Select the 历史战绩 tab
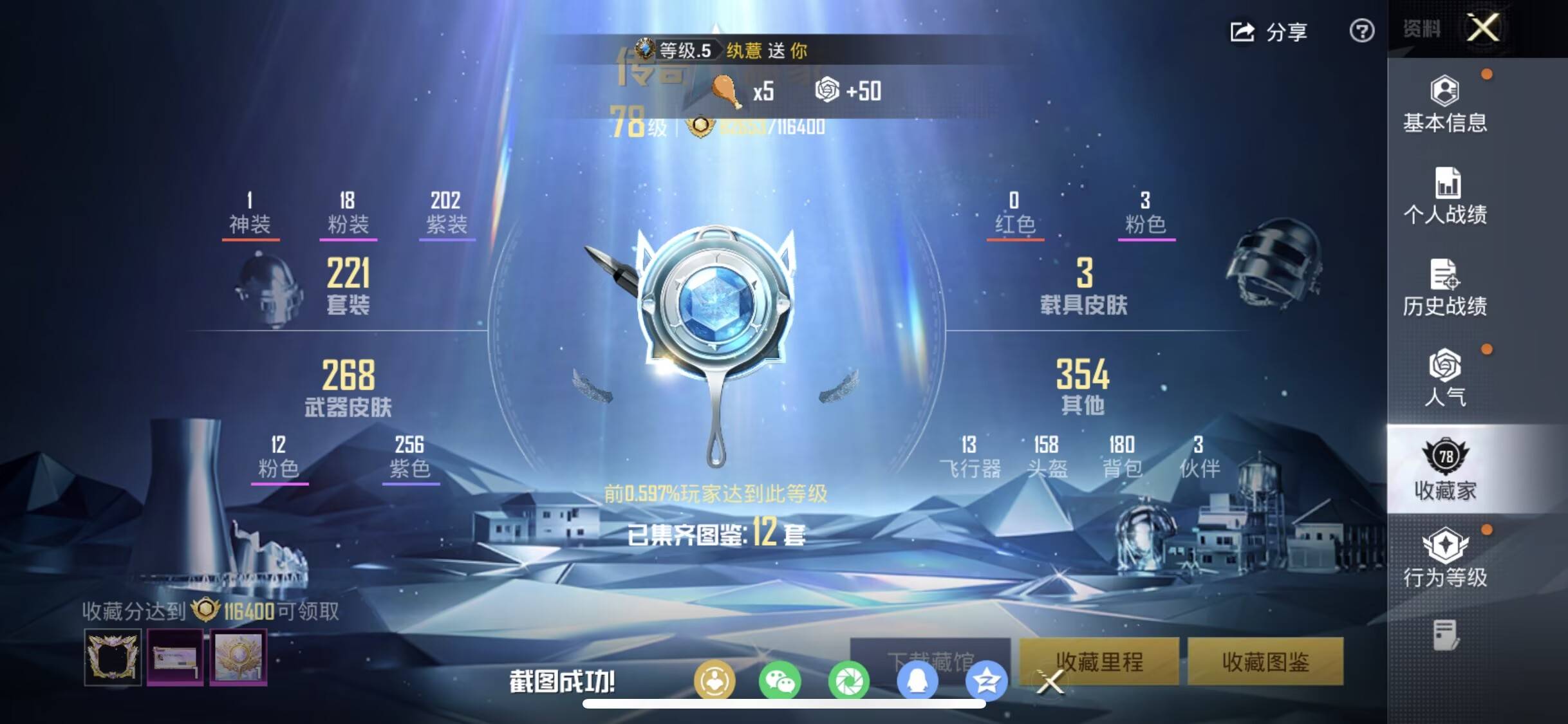This screenshot has width=1568, height=724. (1445, 288)
